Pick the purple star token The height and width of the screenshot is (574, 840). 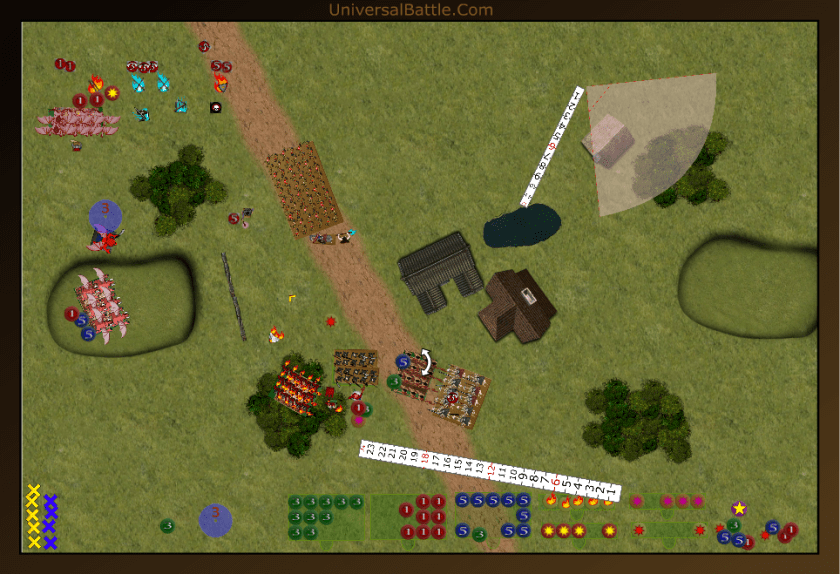click(739, 509)
